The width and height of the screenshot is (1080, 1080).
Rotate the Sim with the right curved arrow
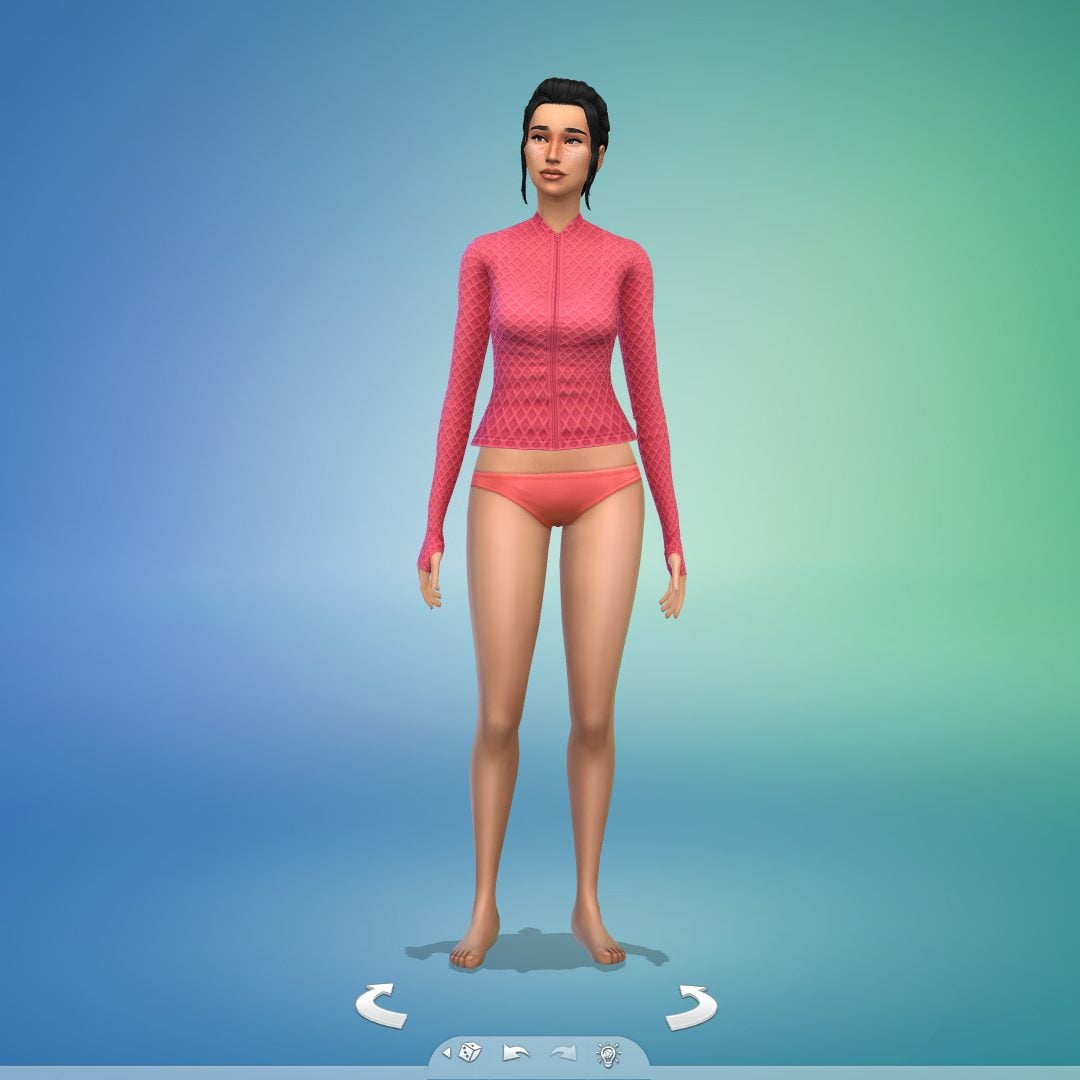coord(691,1006)
